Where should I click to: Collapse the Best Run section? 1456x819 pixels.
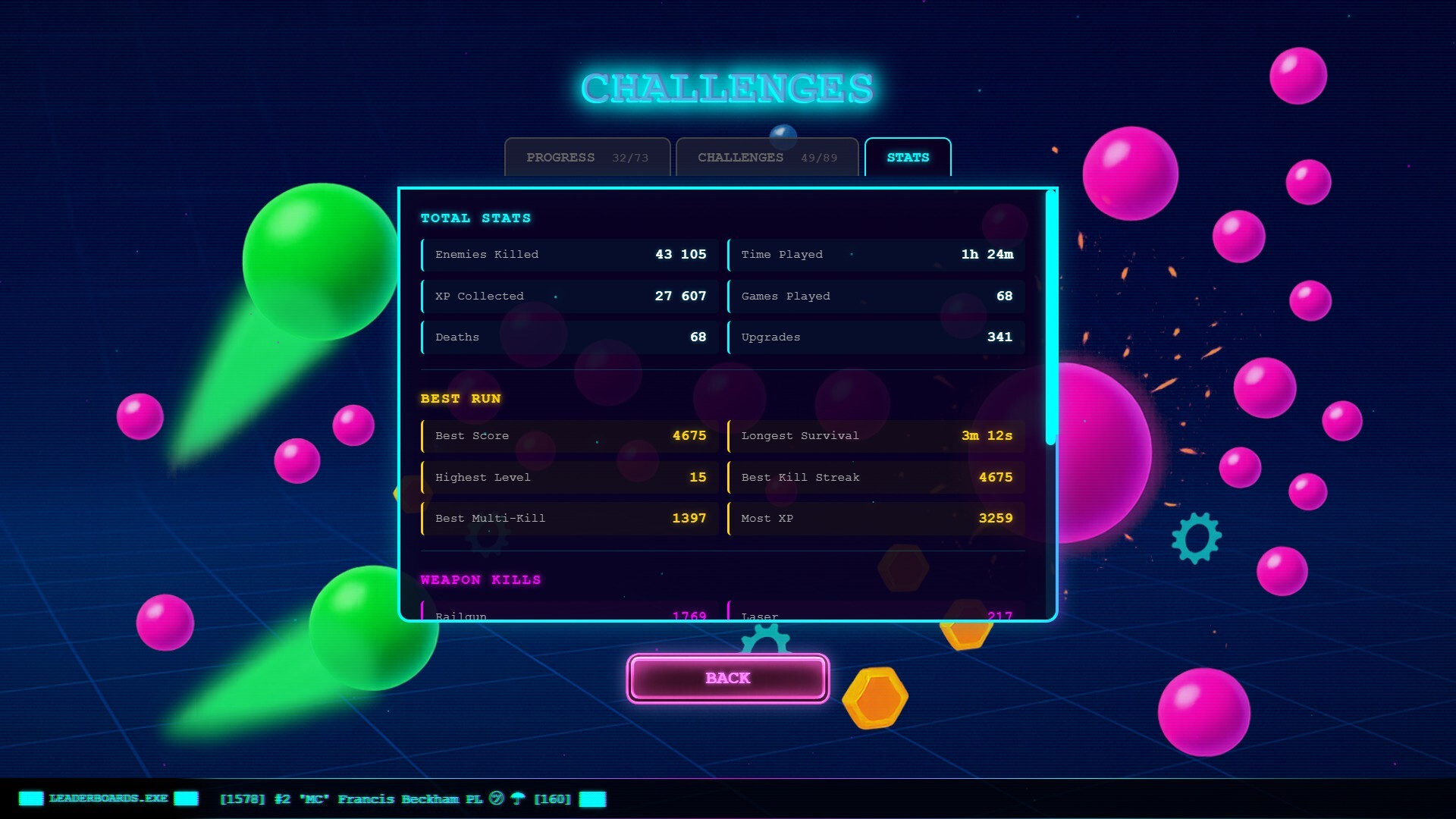pyautogui.click(x=461, y=398)
